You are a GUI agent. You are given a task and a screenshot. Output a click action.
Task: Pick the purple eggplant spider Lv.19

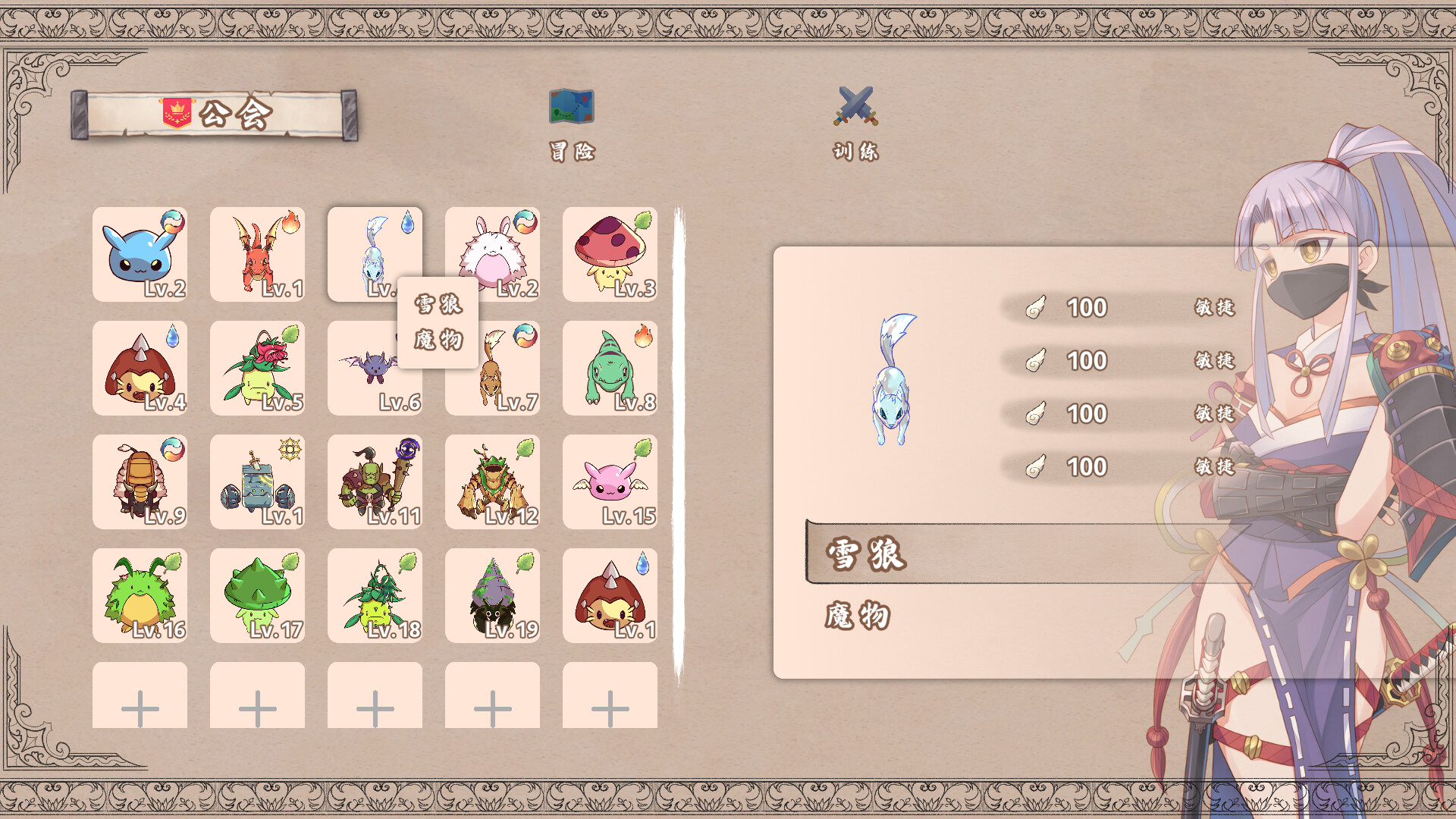(x=493, y=596)
